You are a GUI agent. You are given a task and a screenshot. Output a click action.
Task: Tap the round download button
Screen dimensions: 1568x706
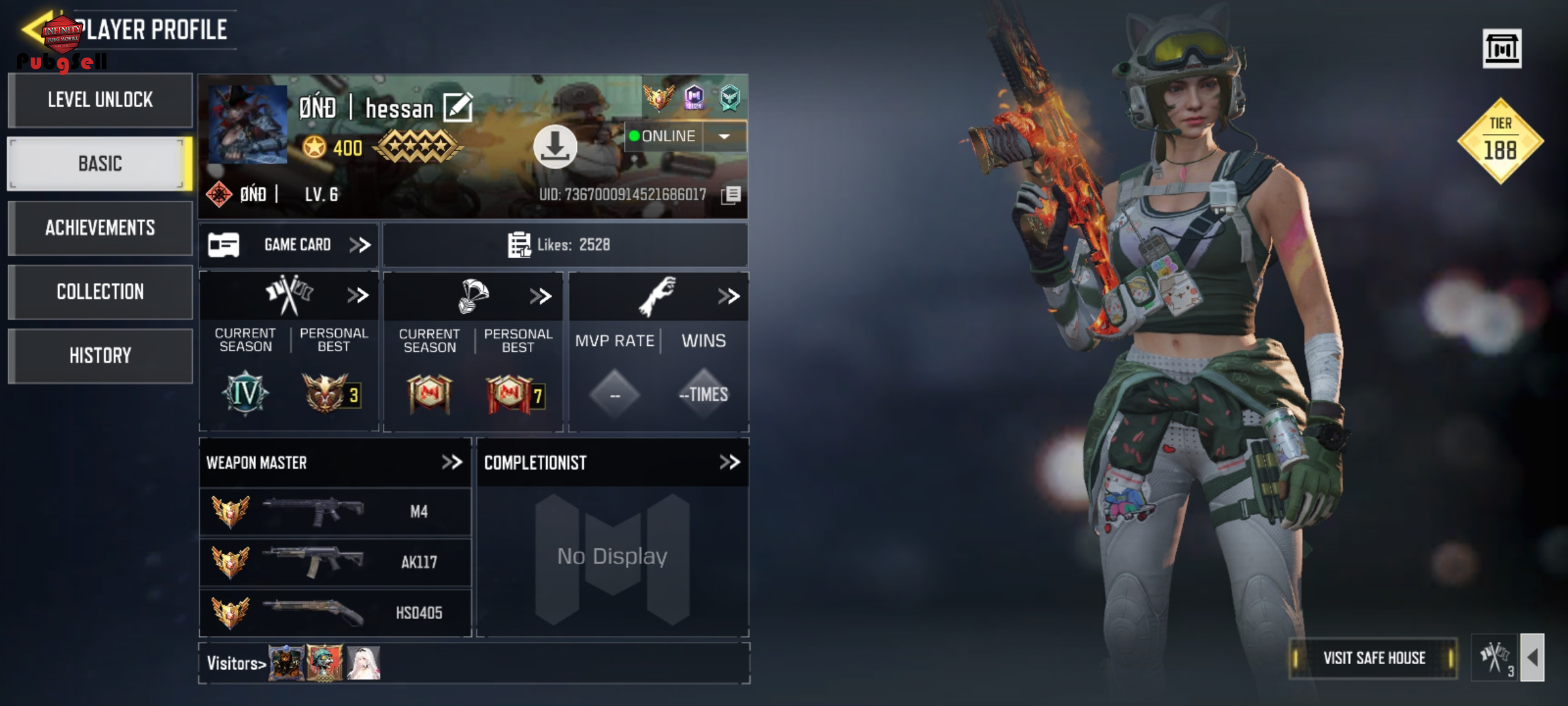555,146
